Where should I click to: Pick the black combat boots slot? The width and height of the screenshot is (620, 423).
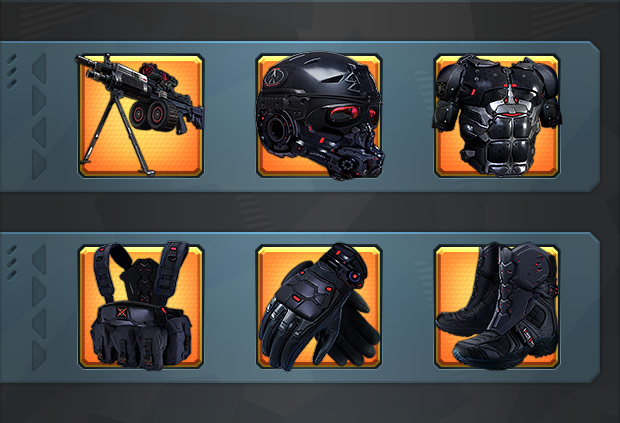point(496,306)
